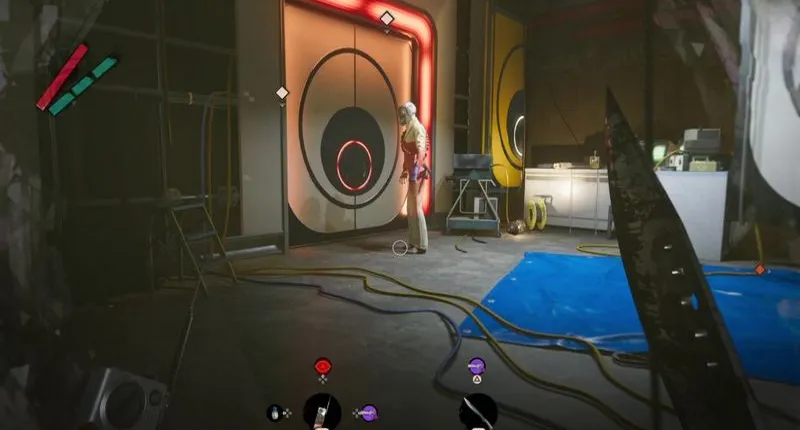800x430 pixels.
Task: Activate the purple slab power above the blade
Action: pyautogui.click(x=476, y=365)
